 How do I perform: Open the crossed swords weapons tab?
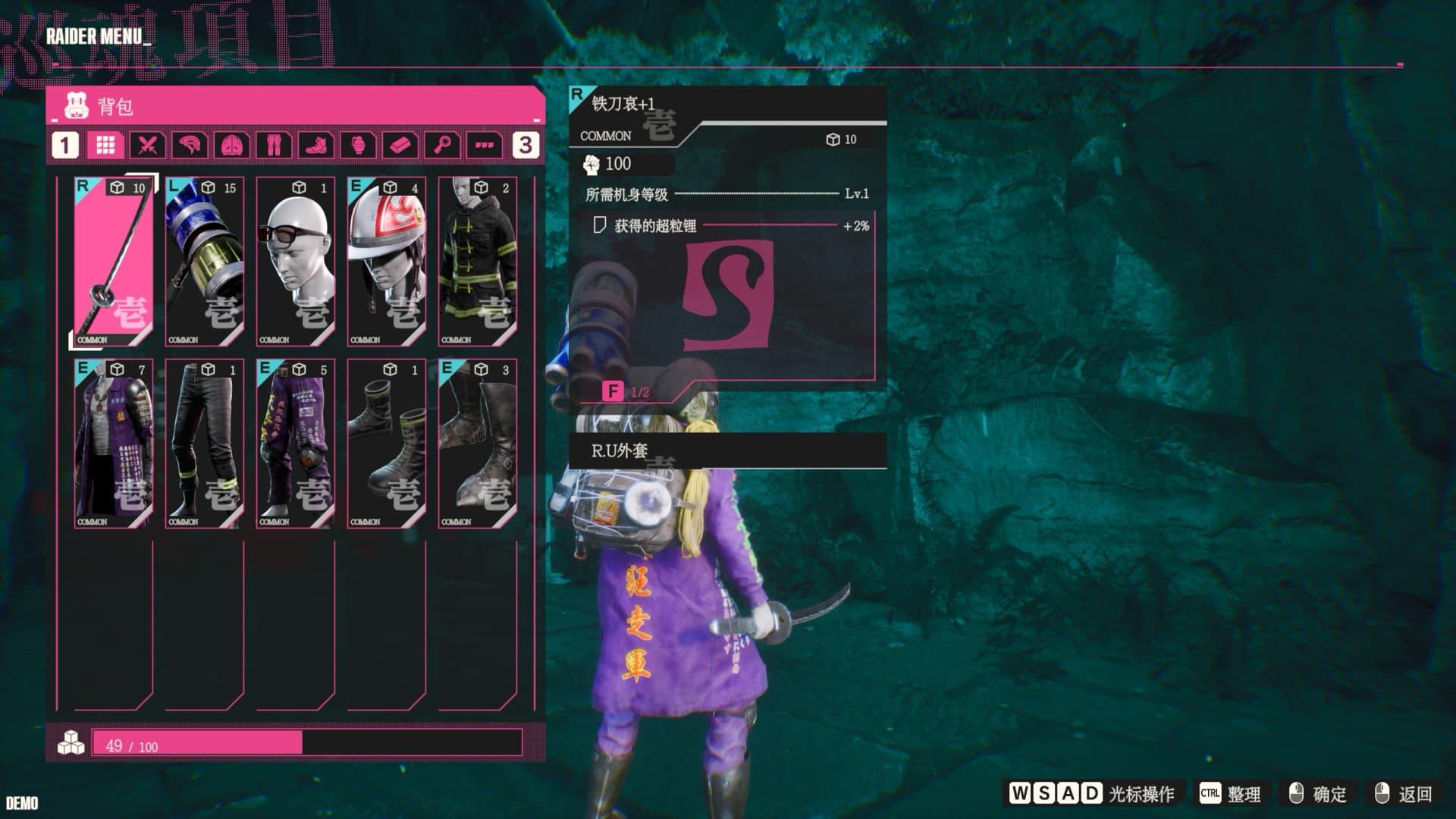(x=148, y=145)
